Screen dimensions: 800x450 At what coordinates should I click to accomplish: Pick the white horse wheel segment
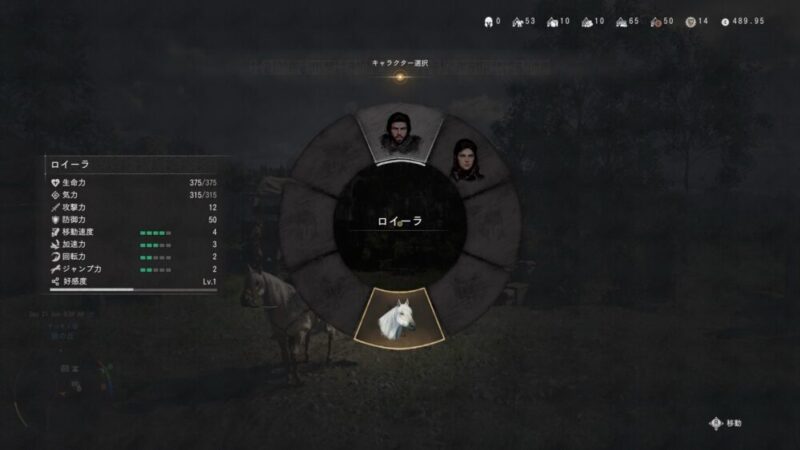[399, 315]
